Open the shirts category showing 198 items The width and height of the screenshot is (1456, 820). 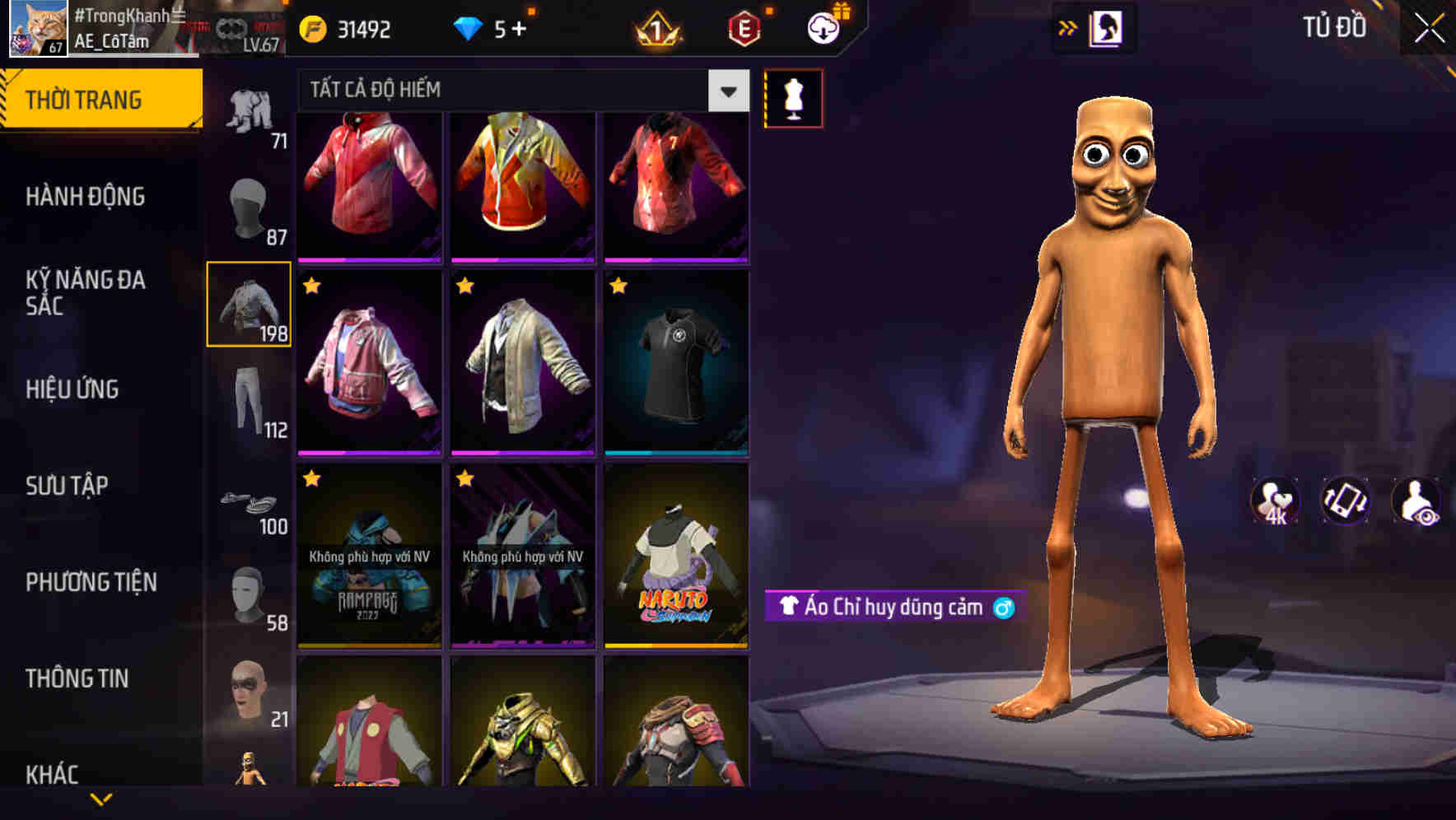(x=250, y=305)
